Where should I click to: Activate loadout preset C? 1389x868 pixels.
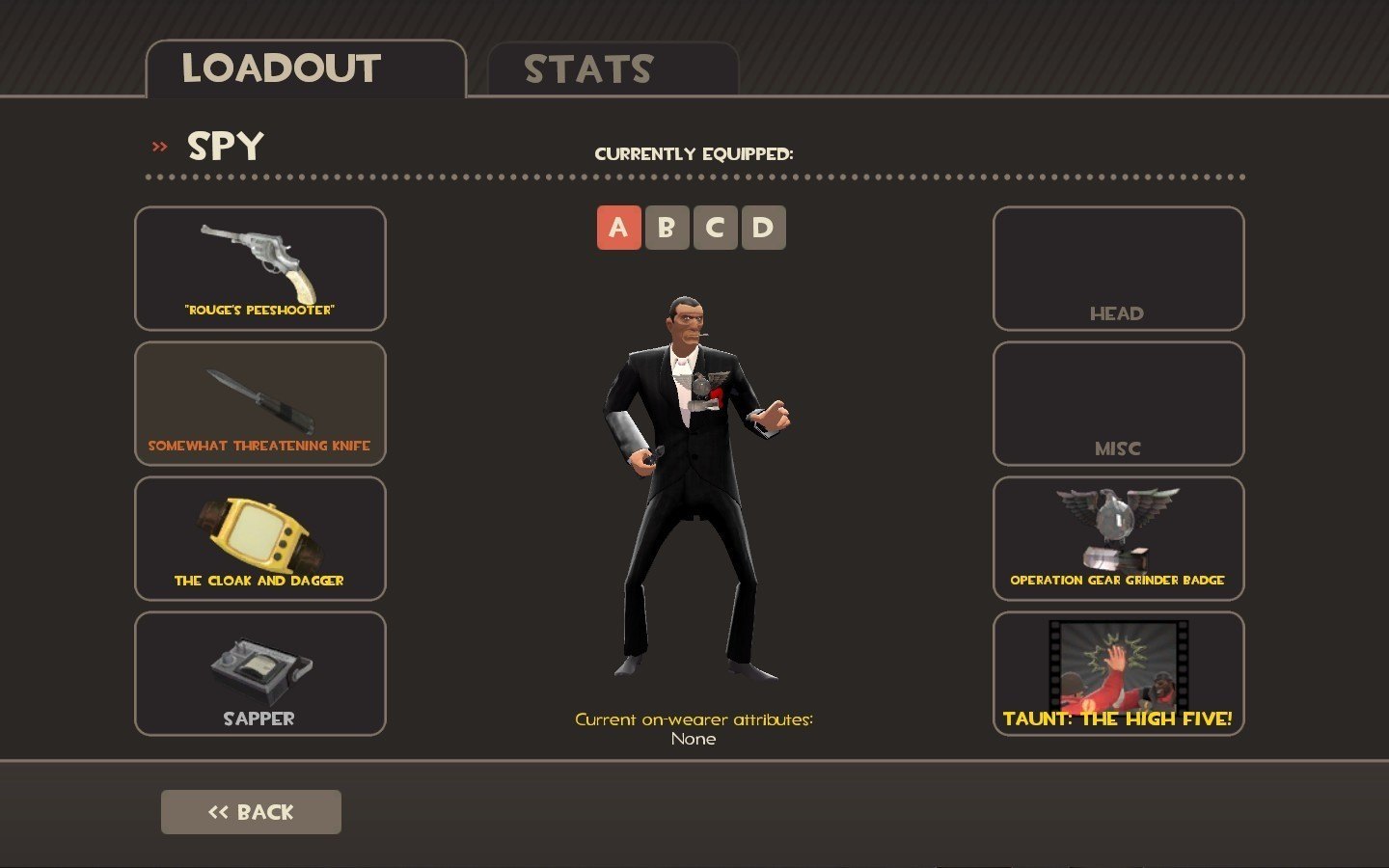(x=715, y=228)
